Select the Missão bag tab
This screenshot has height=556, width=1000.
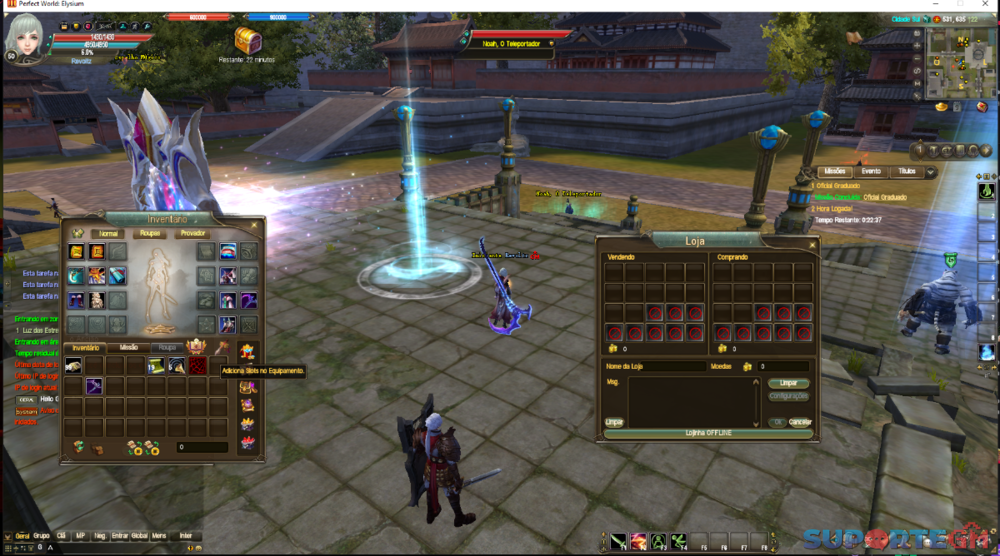coord(128,347)
